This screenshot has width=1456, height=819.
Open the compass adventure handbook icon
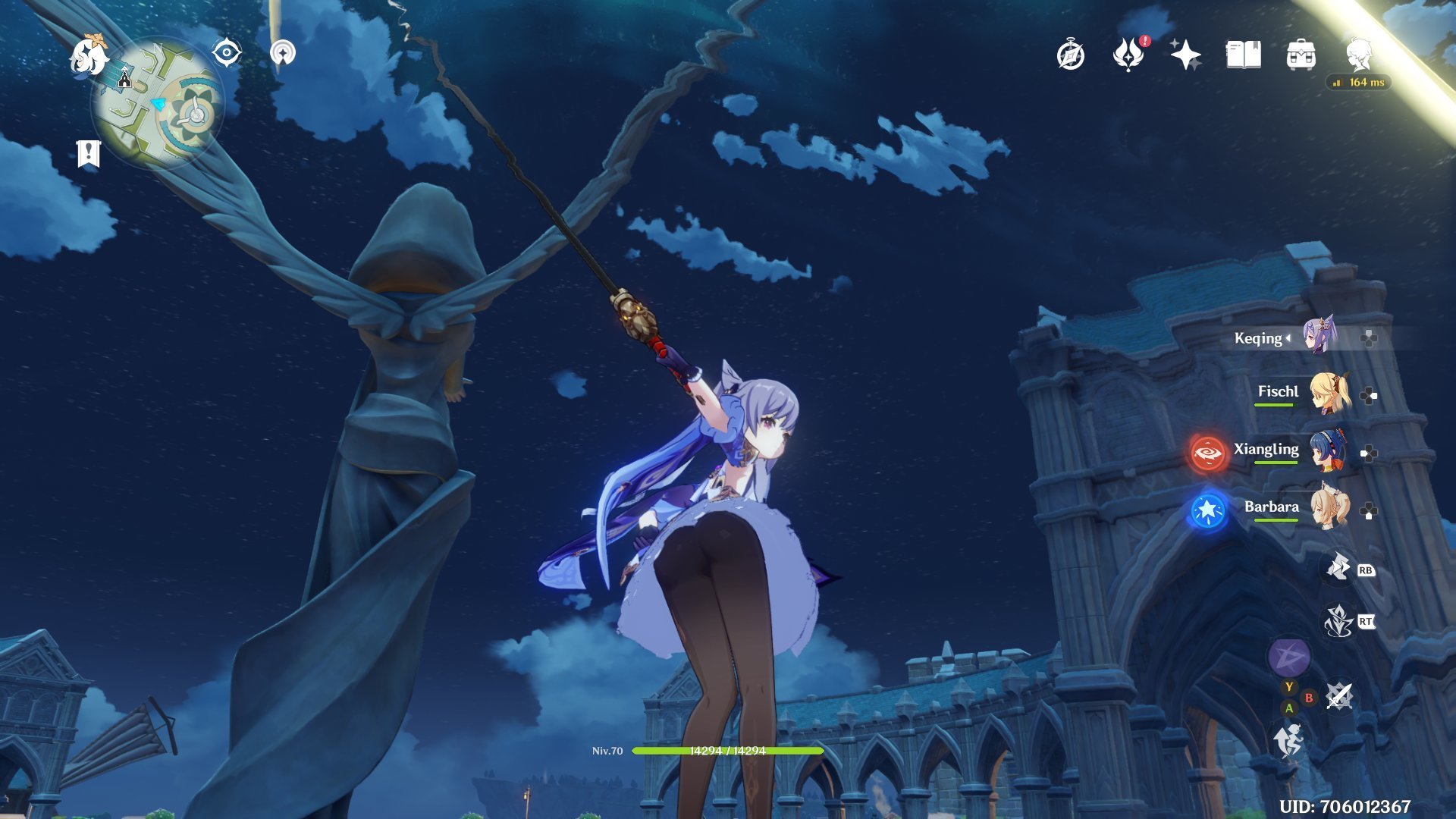(x=1070, y=55)
